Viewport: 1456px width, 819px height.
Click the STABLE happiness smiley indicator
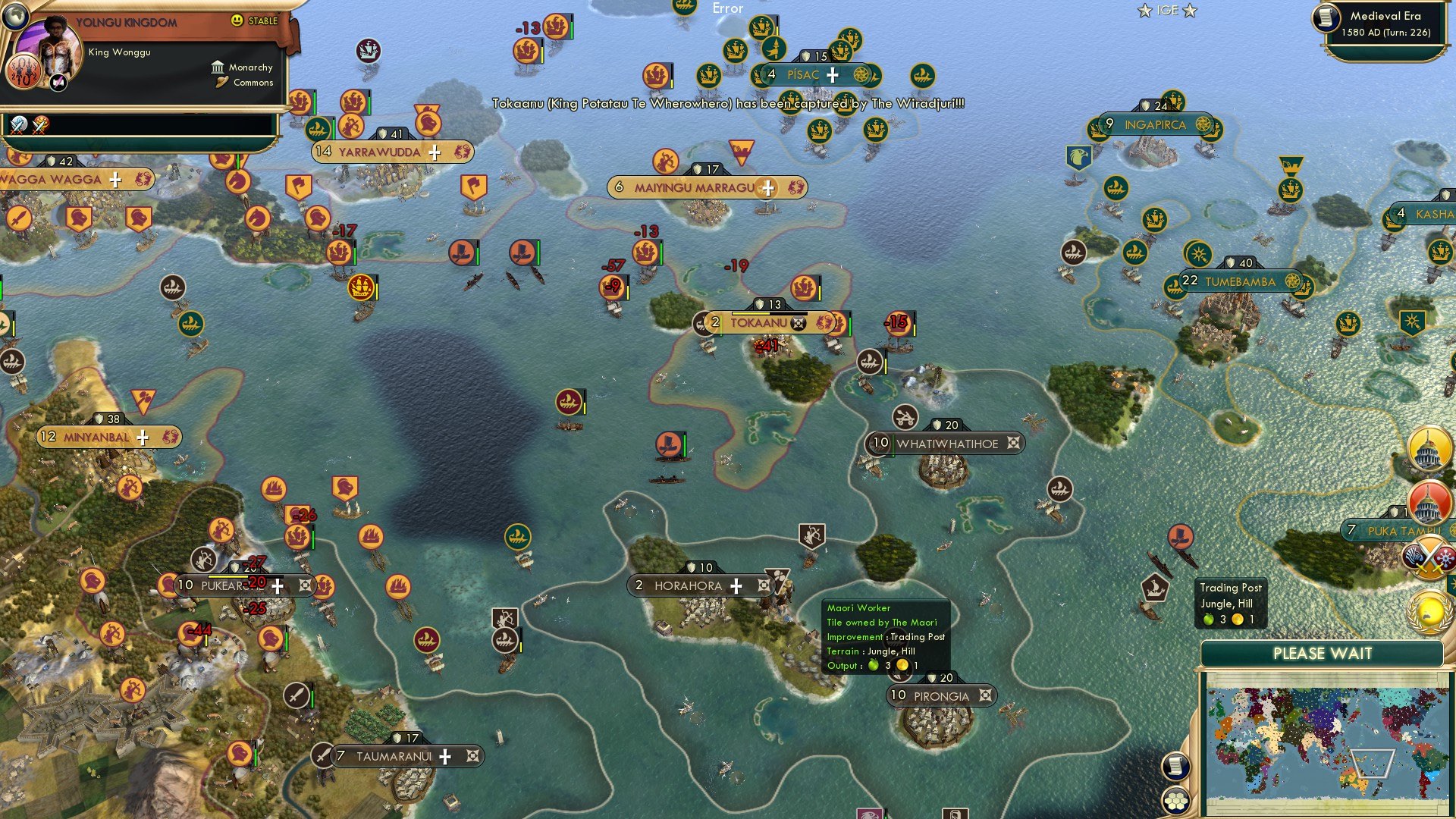(237, 21)
